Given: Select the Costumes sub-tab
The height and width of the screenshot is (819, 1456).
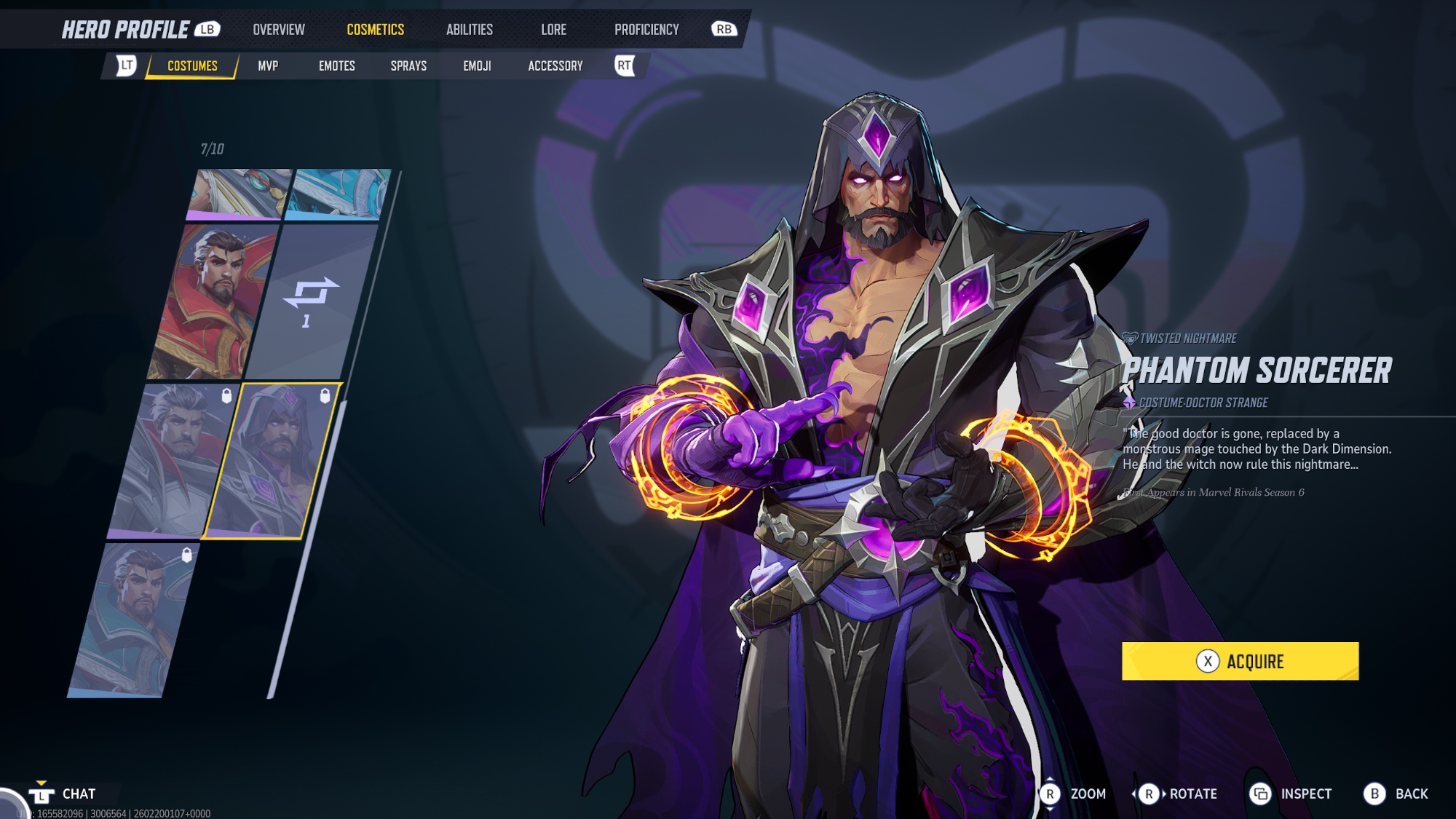Looking at the screenshot, I should pos(192,66).
